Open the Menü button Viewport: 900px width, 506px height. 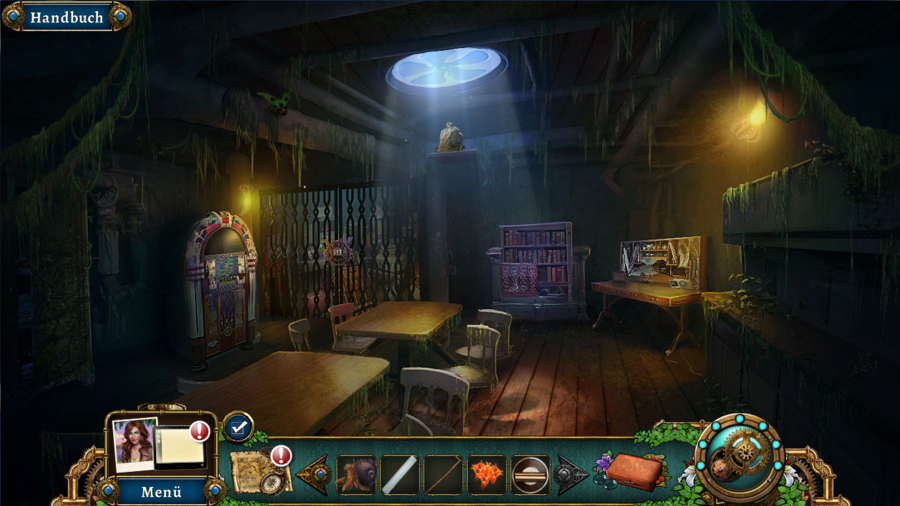tap(160, 492)
